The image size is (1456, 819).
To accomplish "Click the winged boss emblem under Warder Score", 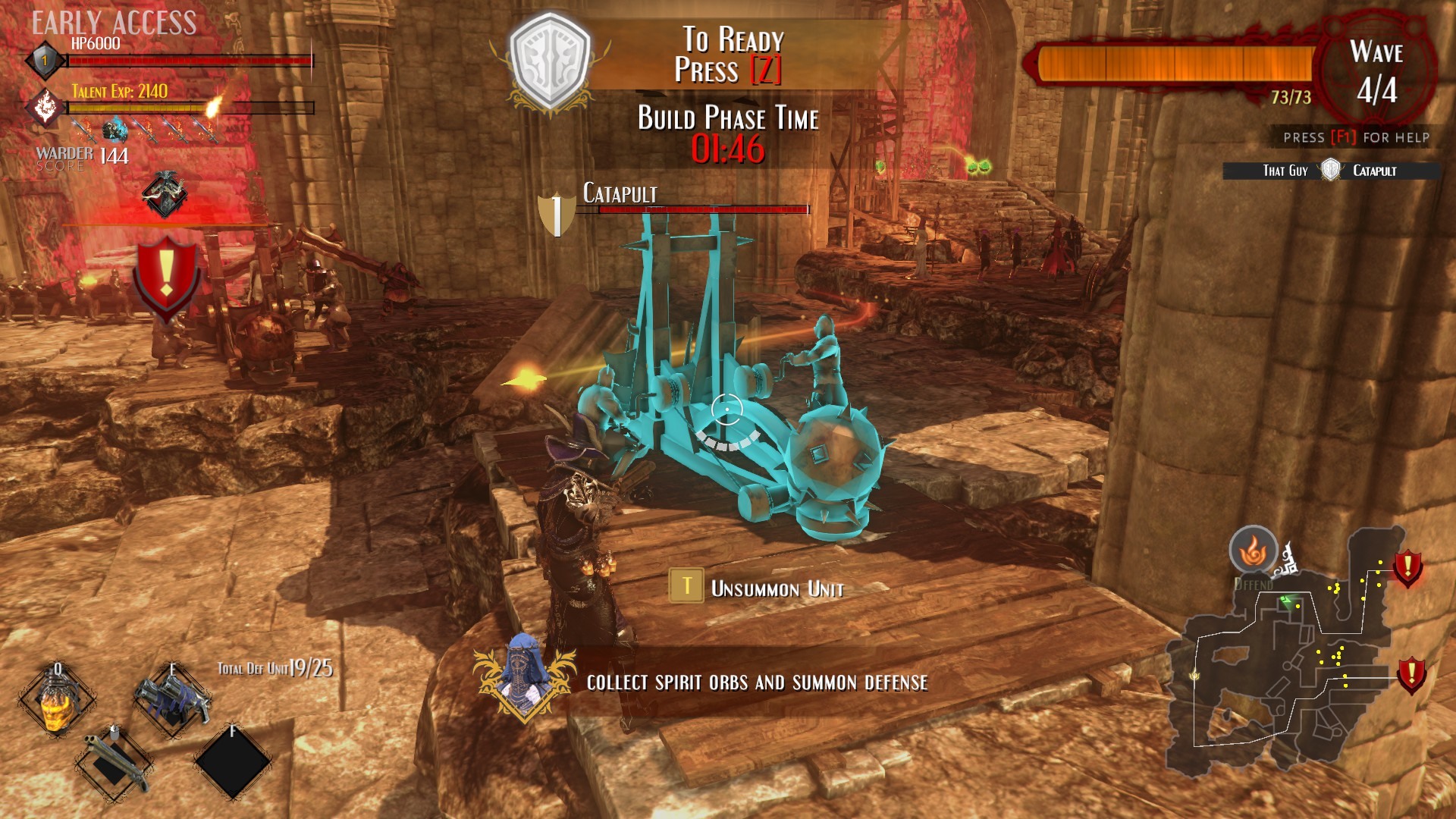I will pos(165,195).
